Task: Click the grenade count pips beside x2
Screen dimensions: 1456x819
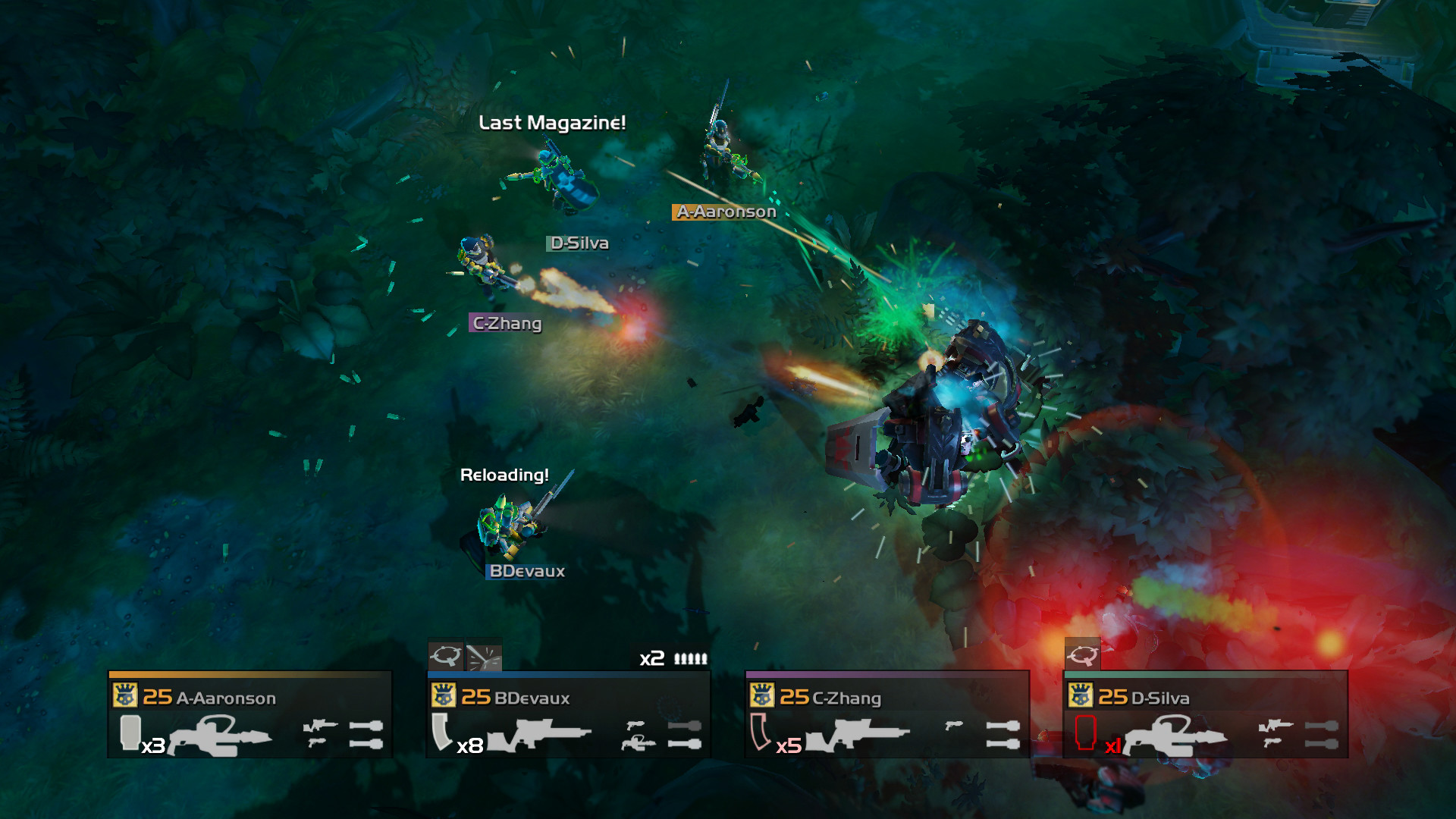Action: (692, 659)
